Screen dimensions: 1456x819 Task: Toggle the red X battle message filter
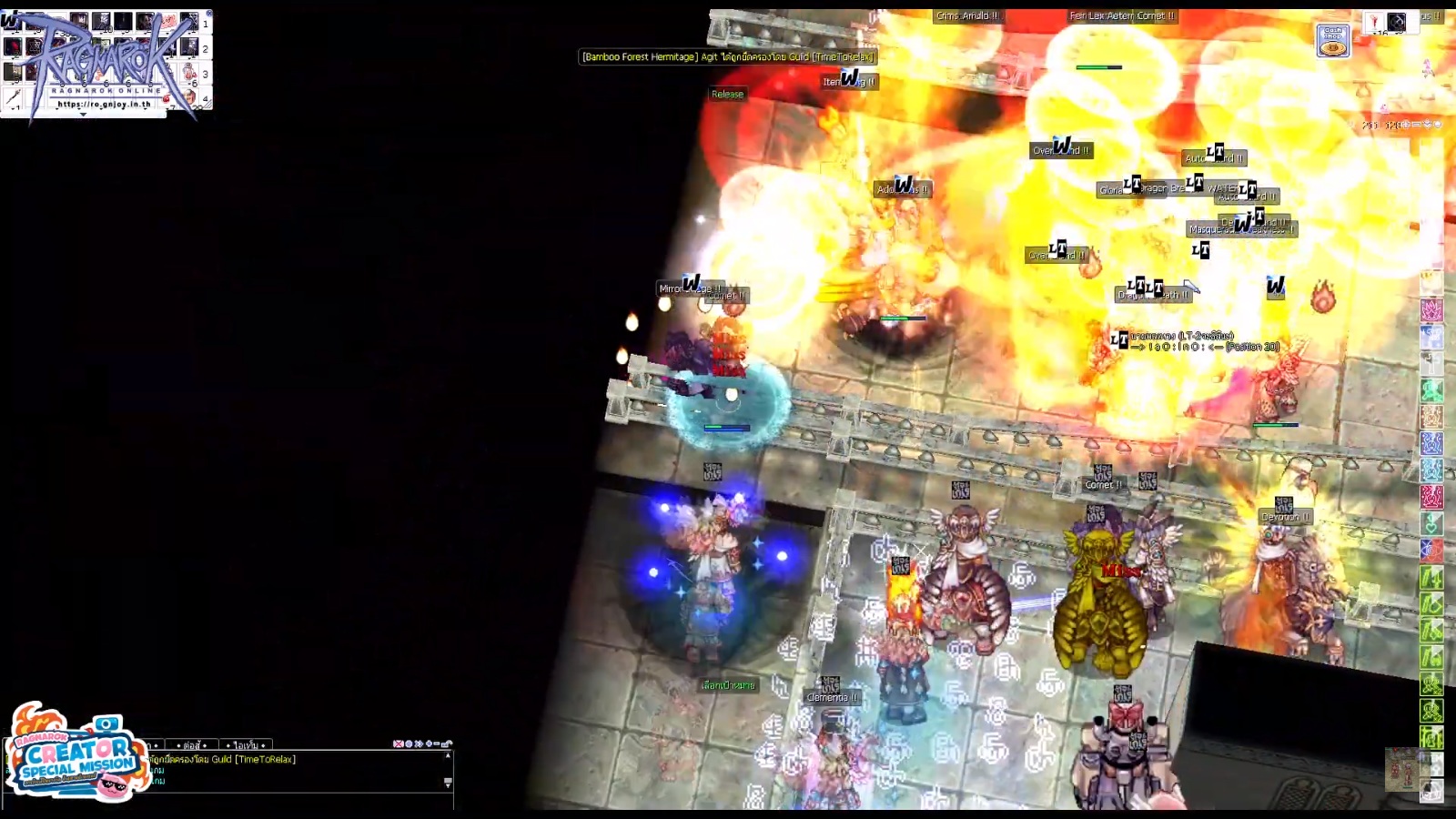pyautogui.click(x=398, y=744)
